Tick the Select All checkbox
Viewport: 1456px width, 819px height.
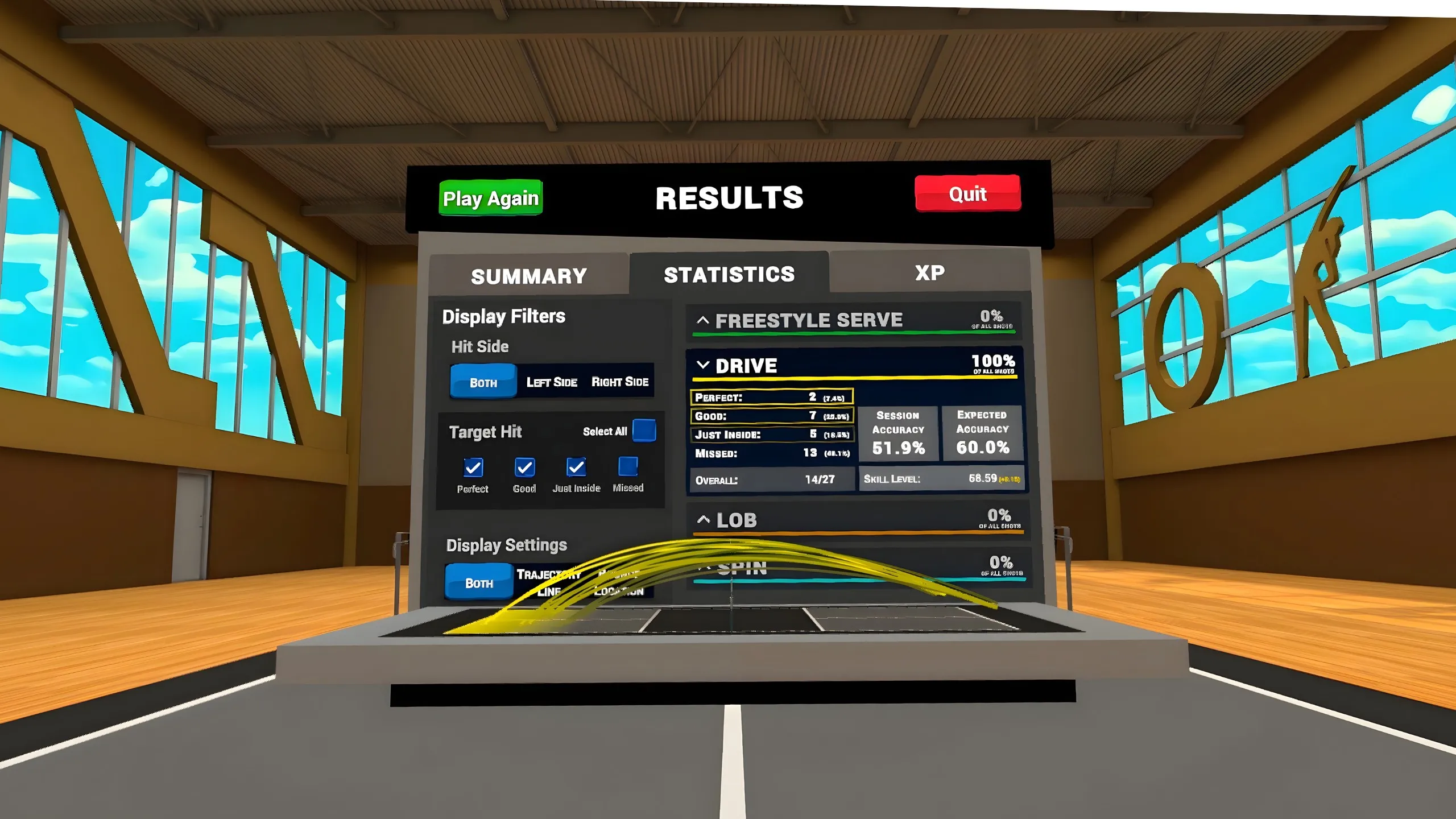point(644,431)
